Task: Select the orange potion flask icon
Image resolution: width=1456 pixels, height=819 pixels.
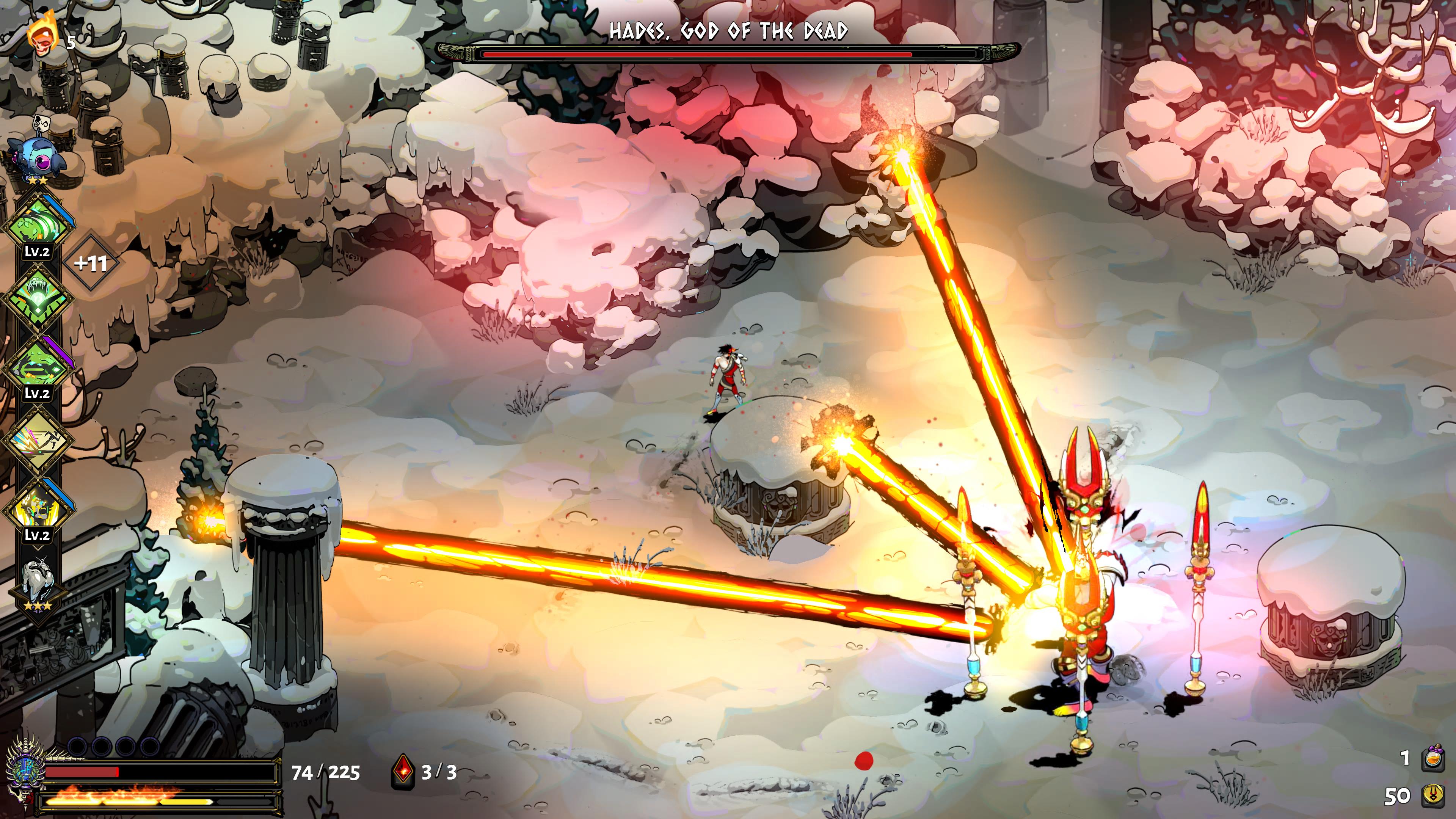Action: point(1432,758)
